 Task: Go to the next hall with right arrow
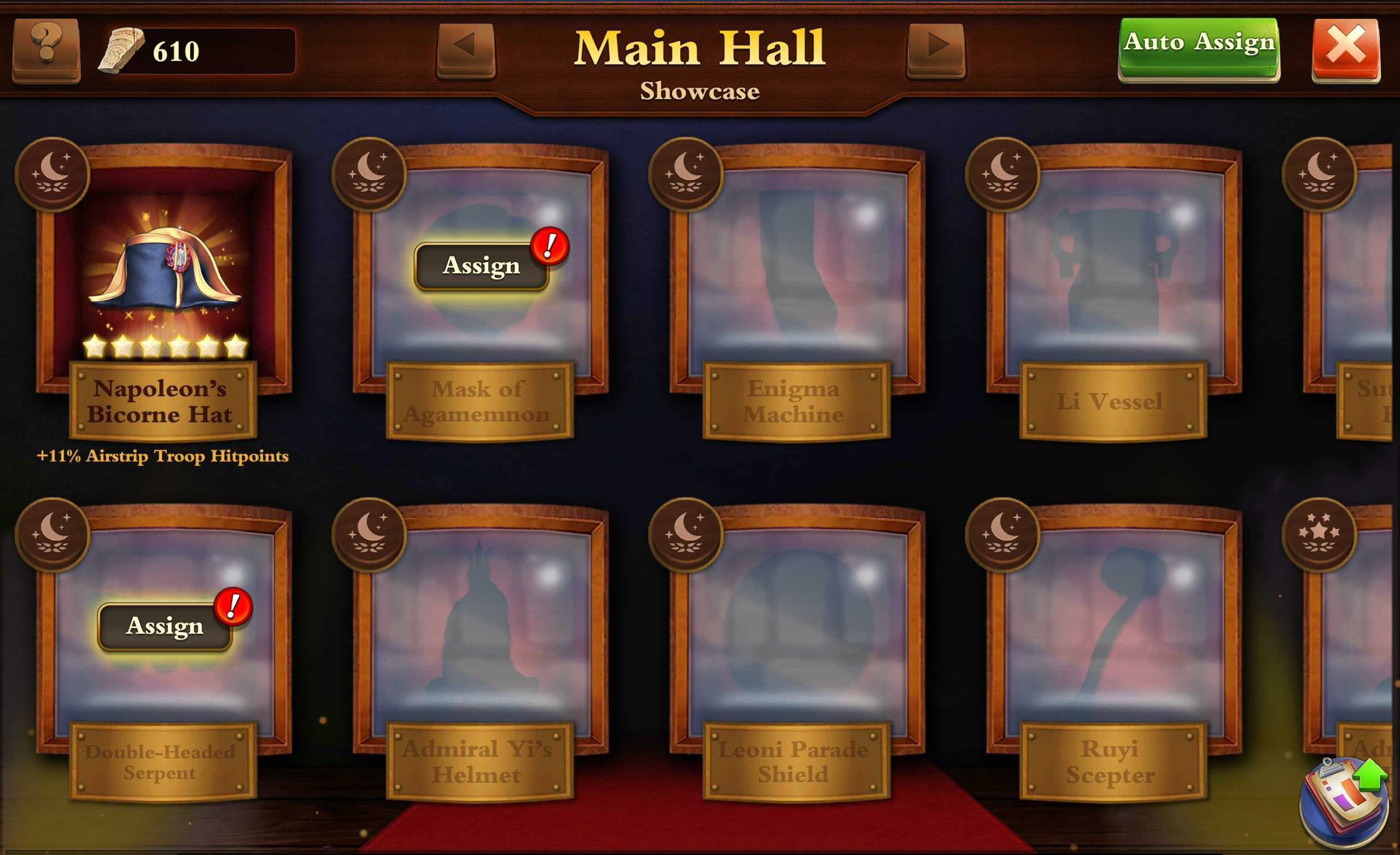(936, 49)
